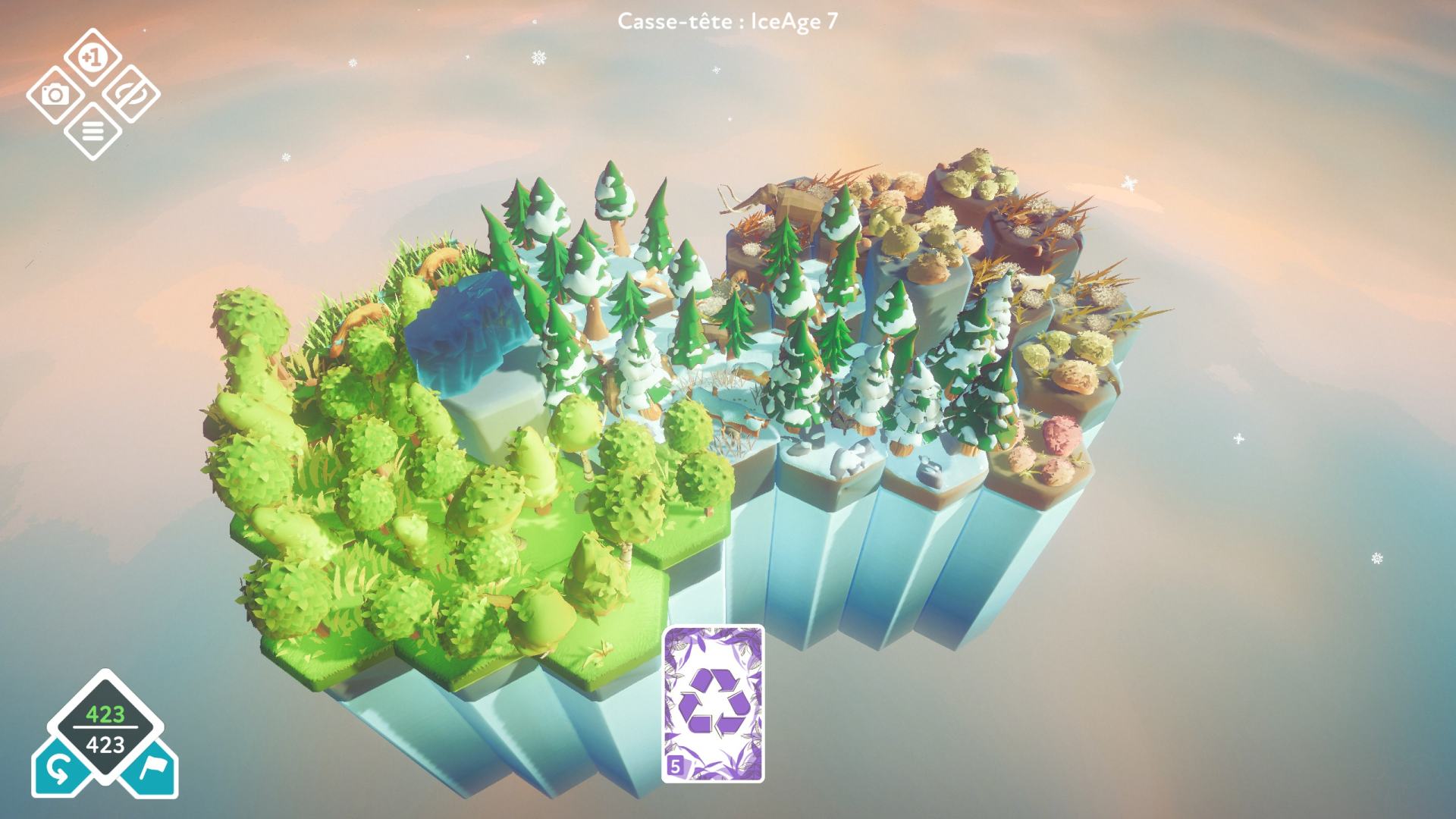This screenshot has width=1456, height=819.
Task: Select the purple recycle card
Action: point(713,703)
